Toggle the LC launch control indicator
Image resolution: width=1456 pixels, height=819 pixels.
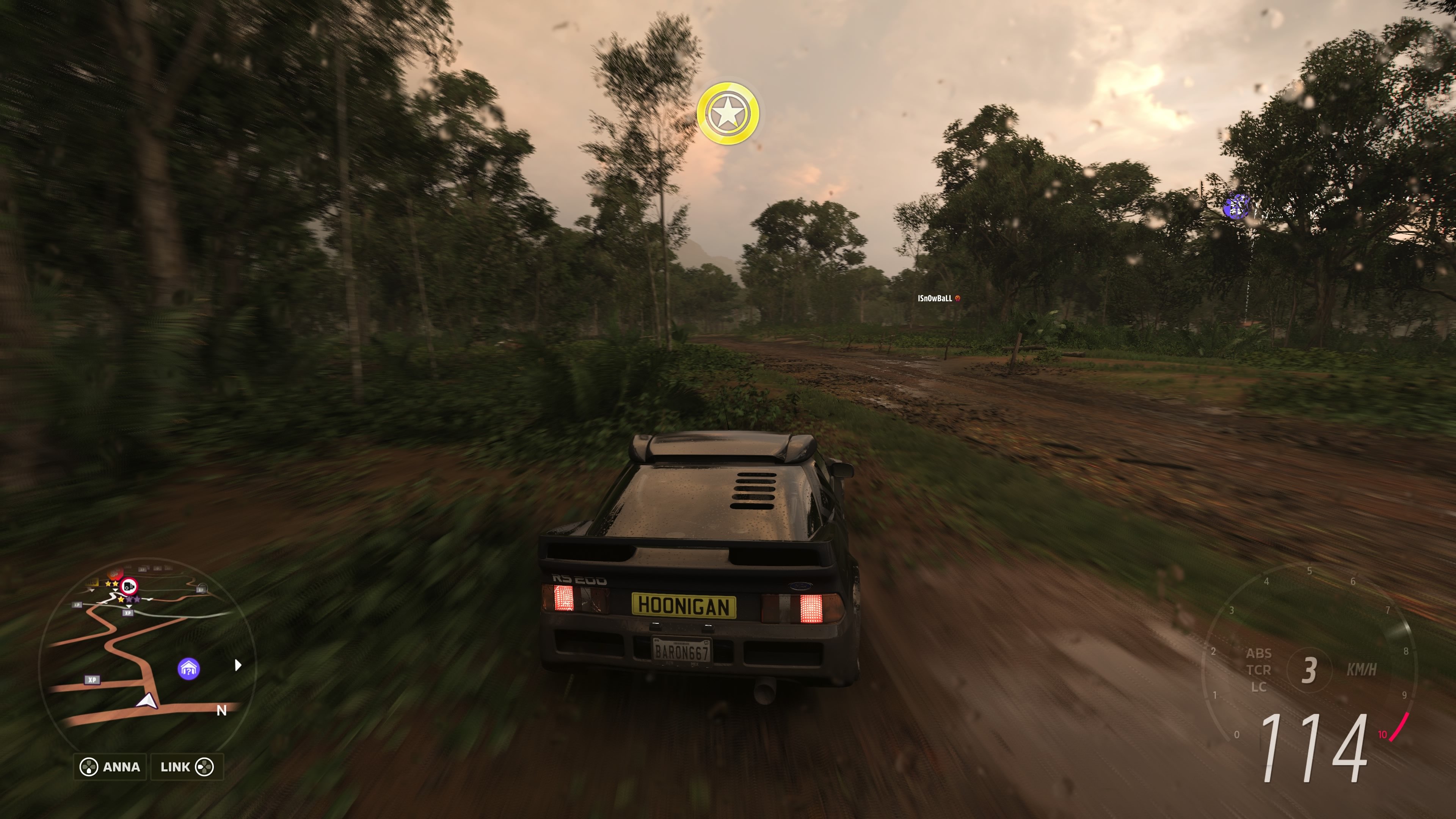(1260, 687)
